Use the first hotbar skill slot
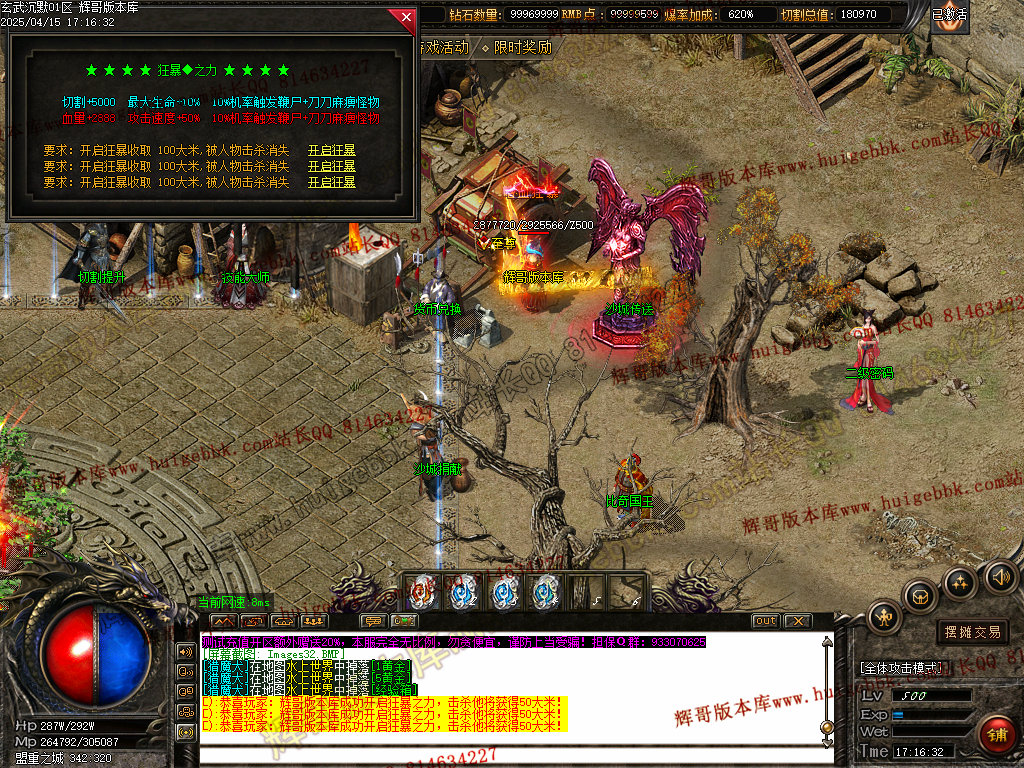The height and width of the screenshot is (768, 1024). tap(422, 592)
